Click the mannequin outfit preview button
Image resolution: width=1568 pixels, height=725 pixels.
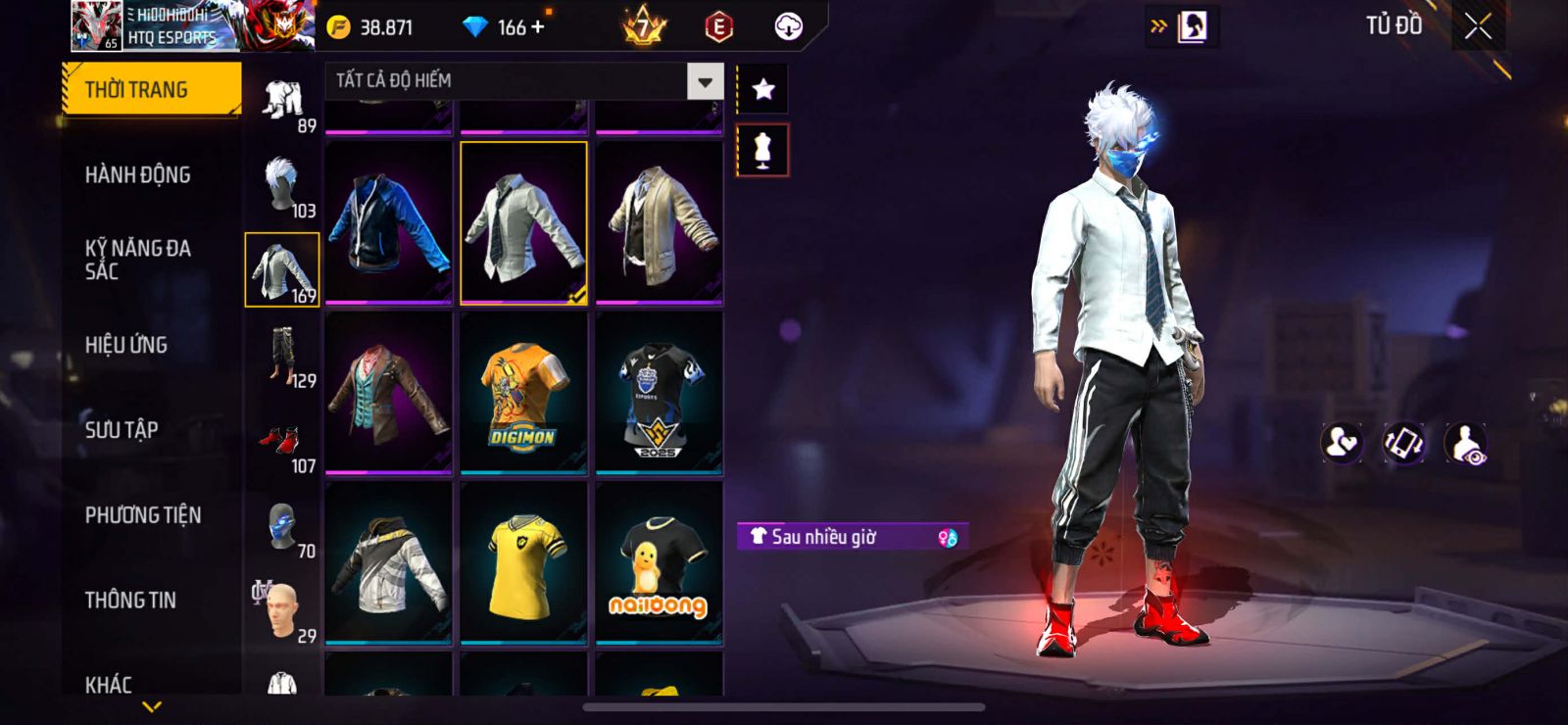762,151
